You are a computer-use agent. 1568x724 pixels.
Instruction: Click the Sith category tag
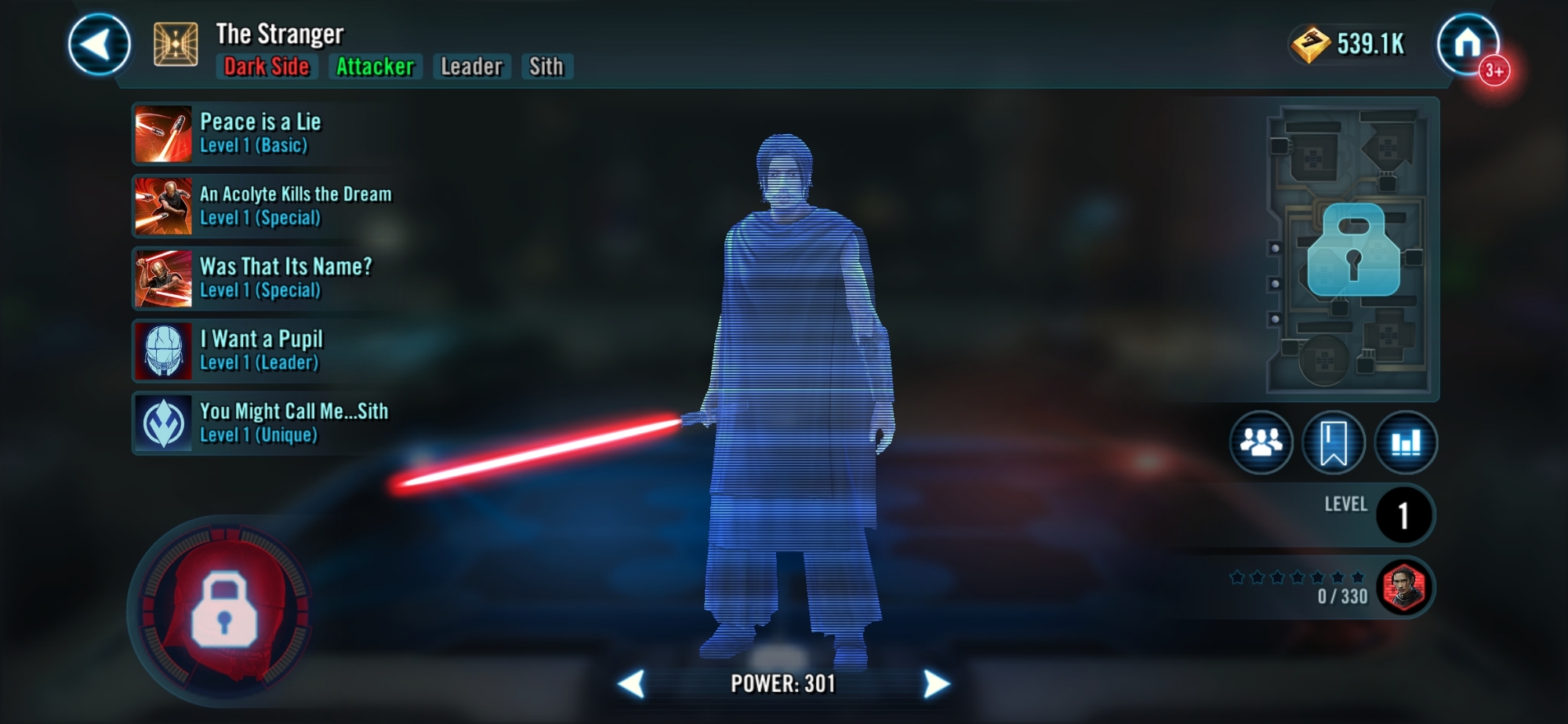(546, 67)
